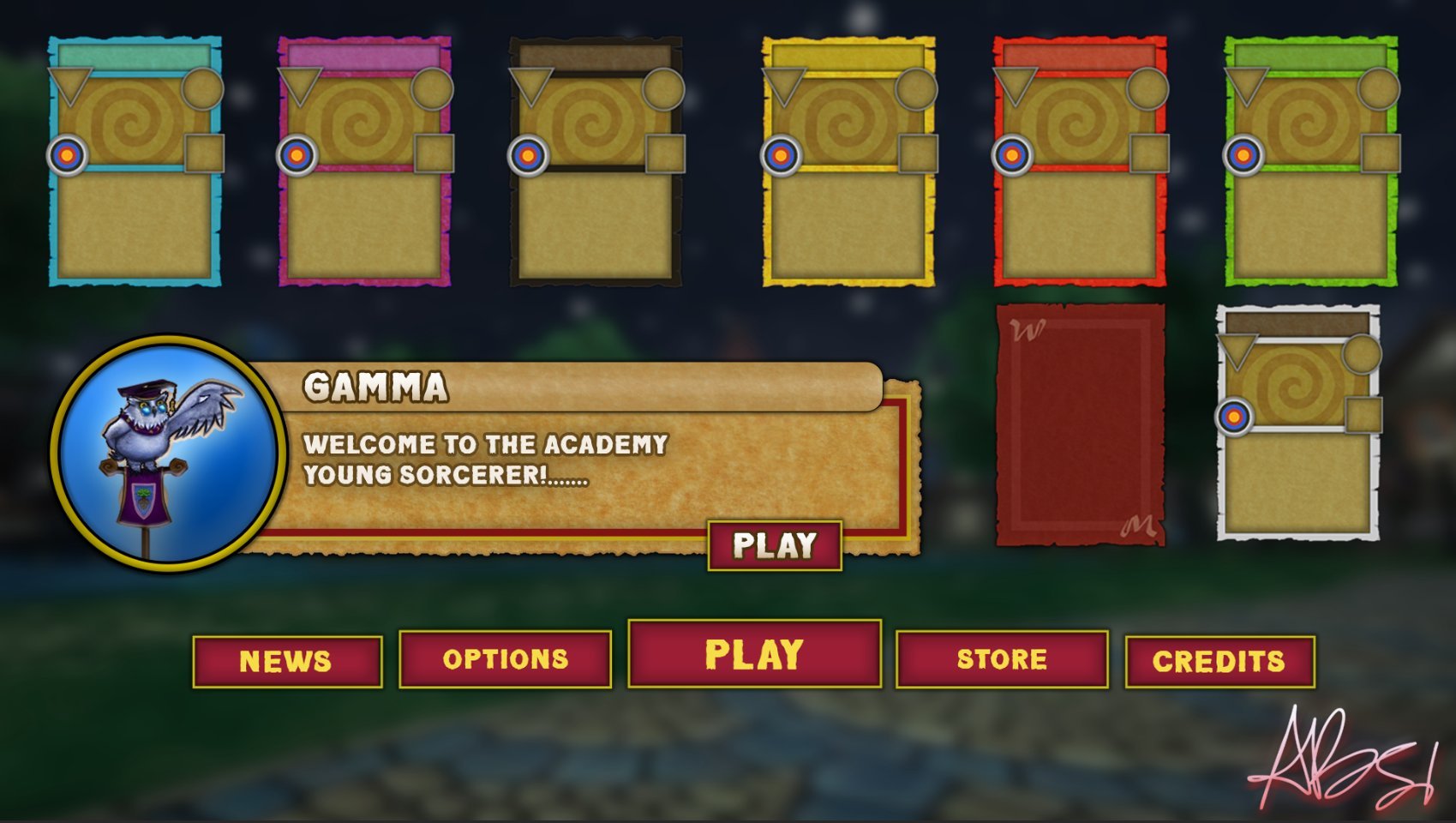Pick the yellow-bordered card
The width and height of the screenshot is (1456, 823).
coord(848,161)
